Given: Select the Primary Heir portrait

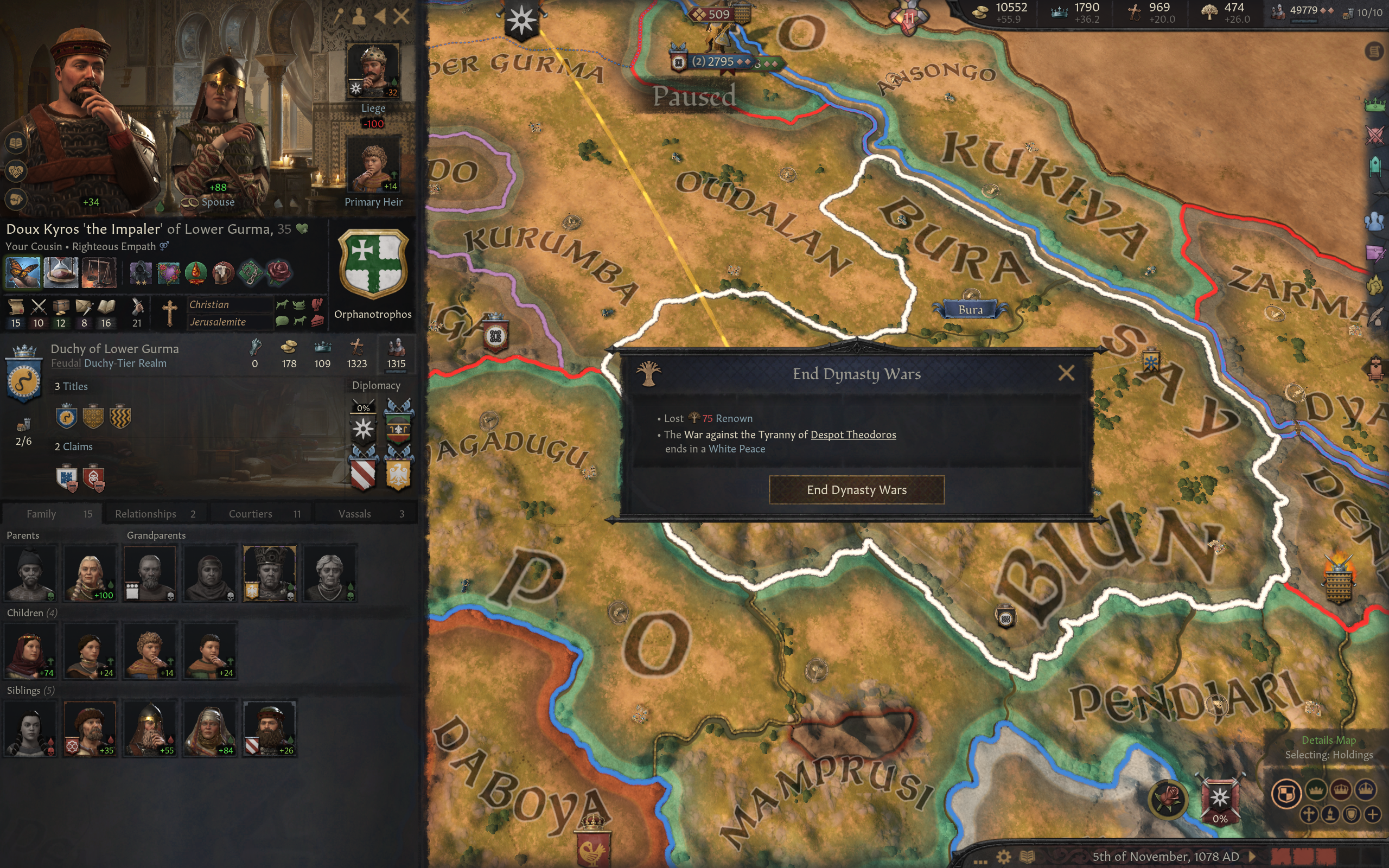Looking at the screenshot, I should 373,165.
